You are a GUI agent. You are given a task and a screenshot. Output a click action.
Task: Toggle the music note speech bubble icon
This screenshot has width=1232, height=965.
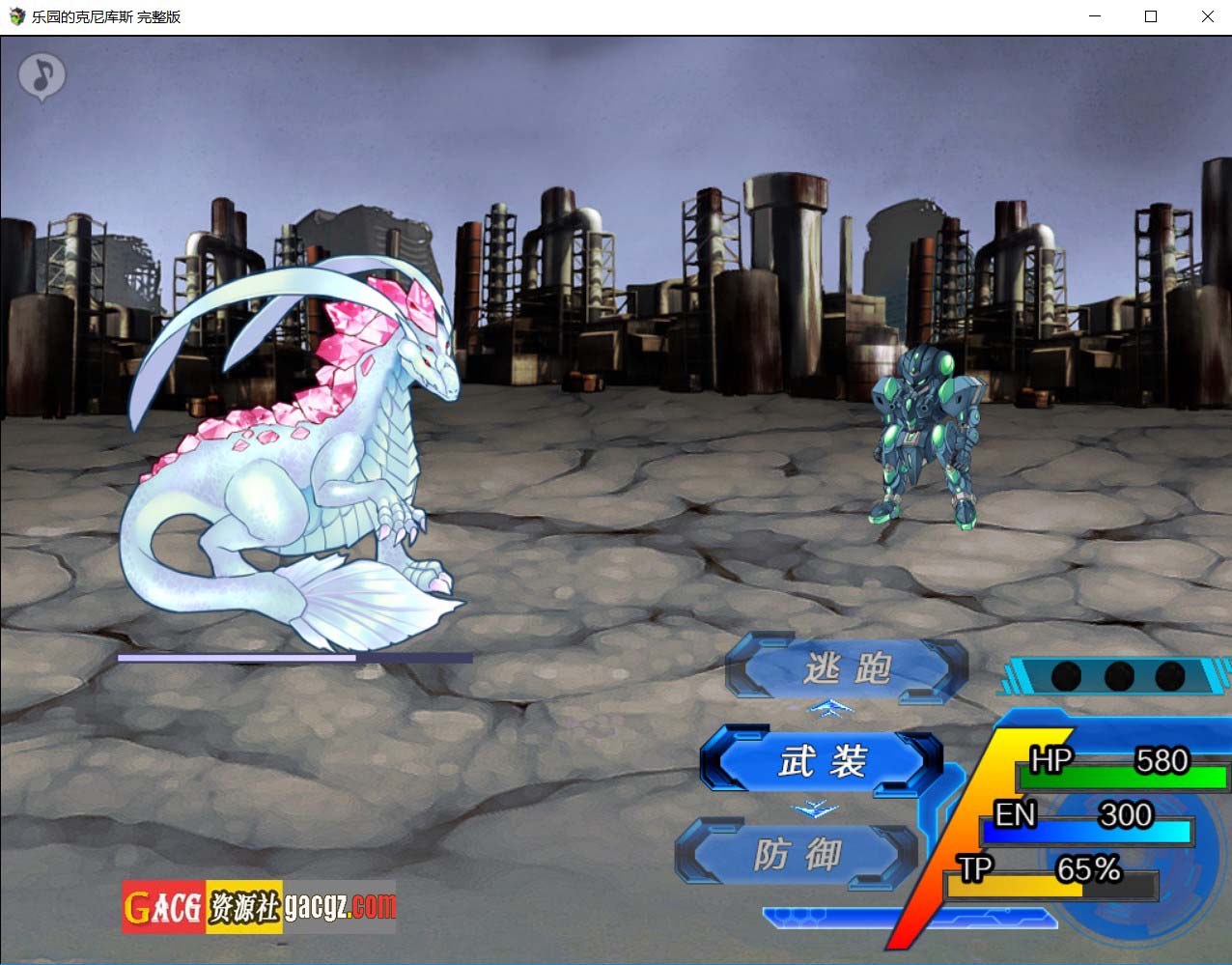pyautogui.click(x=42, y=74)
